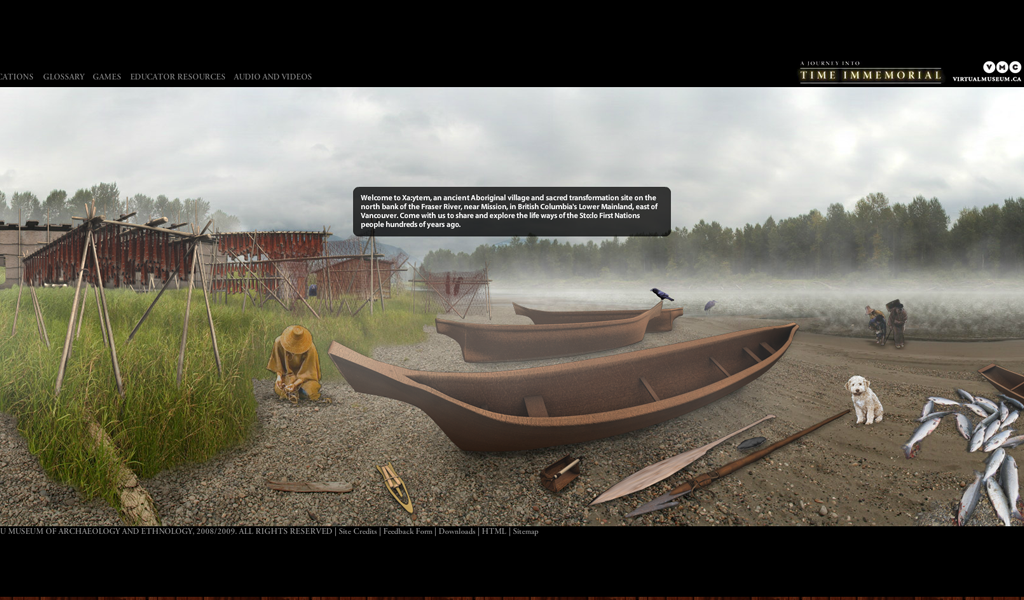Go to the Downloads page

click(457, 532)
